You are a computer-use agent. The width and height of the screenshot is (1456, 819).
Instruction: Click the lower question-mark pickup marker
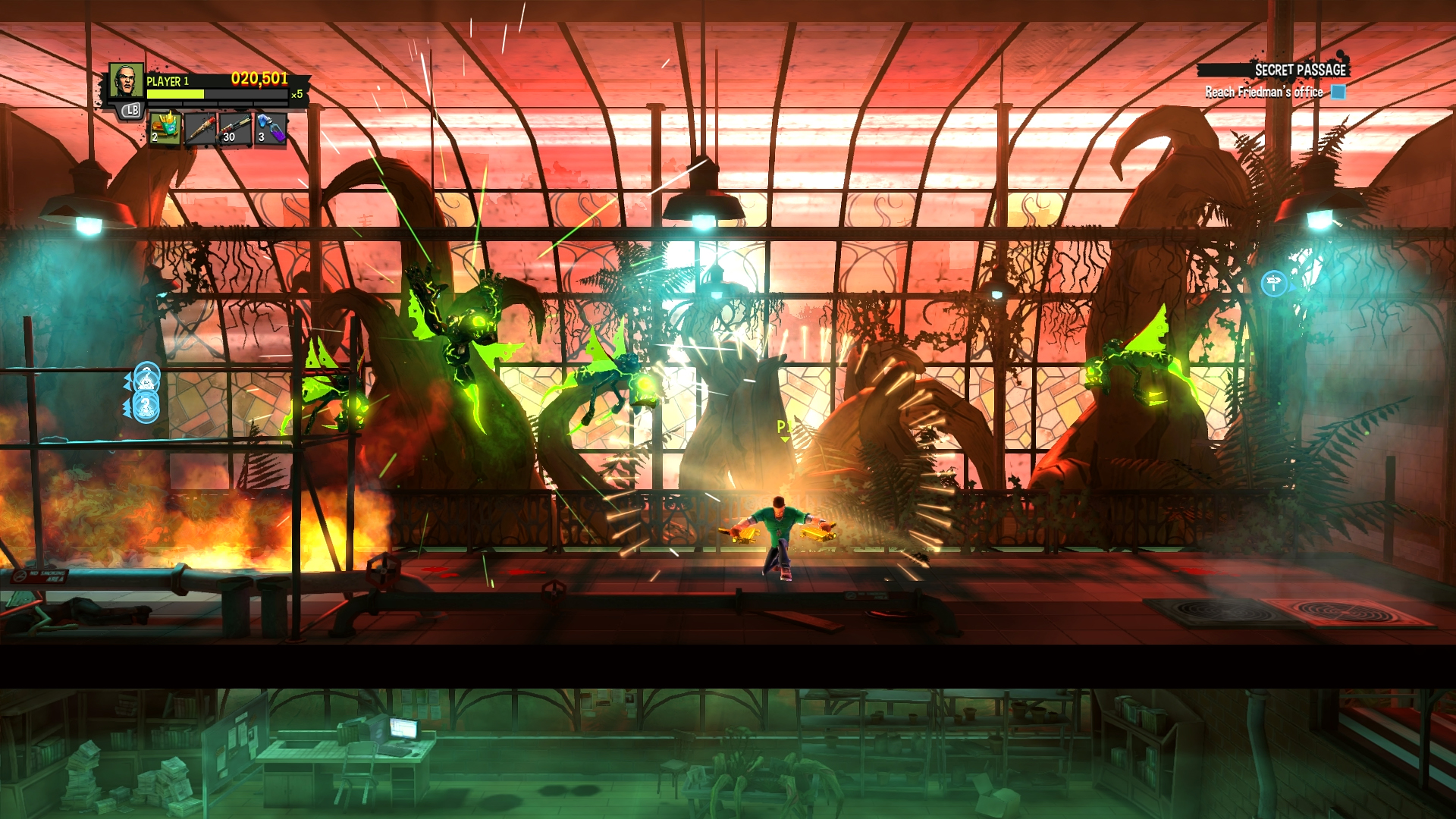click(146, 406)
